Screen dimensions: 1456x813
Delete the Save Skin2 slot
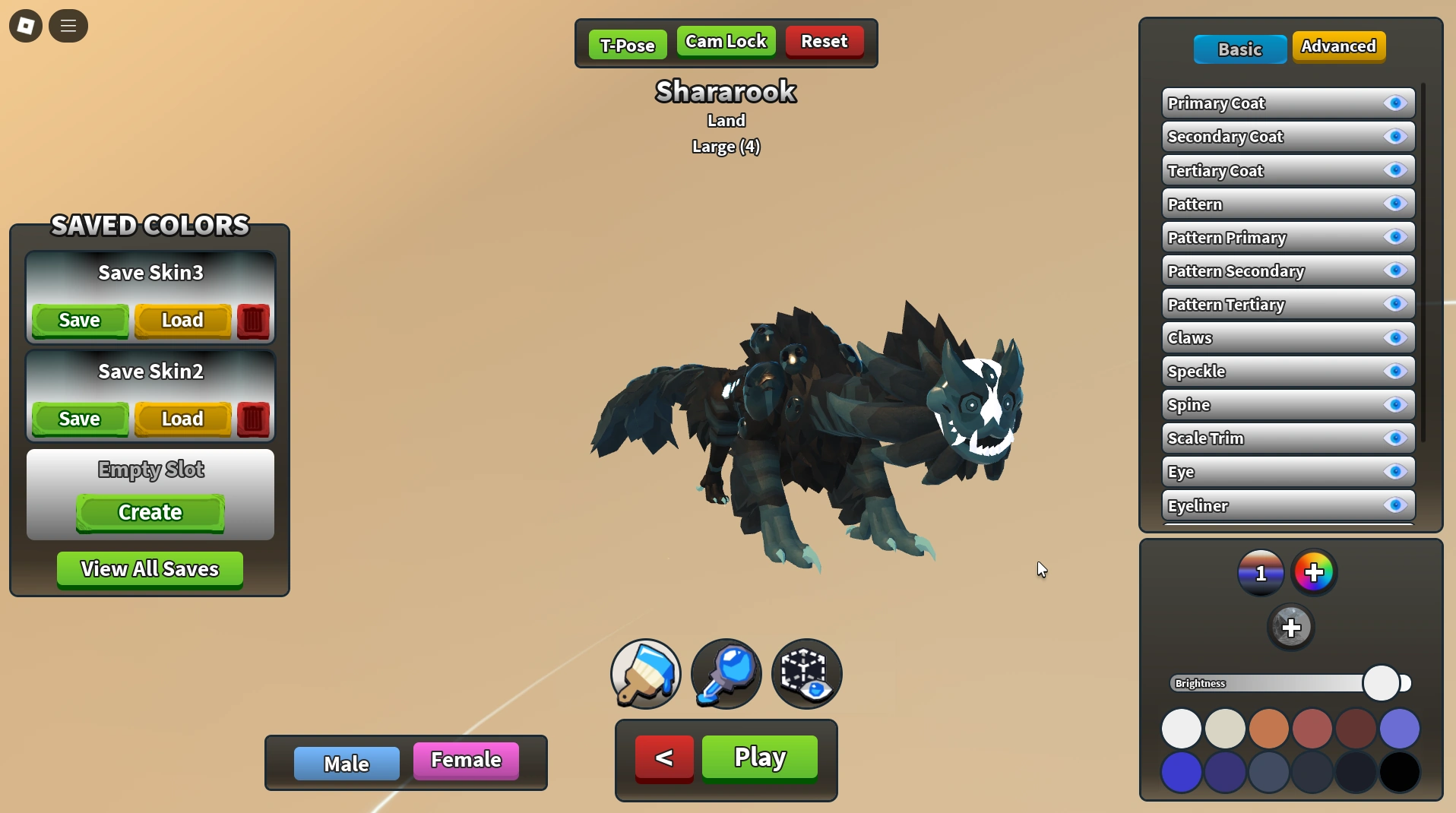[x=252, y=419]
